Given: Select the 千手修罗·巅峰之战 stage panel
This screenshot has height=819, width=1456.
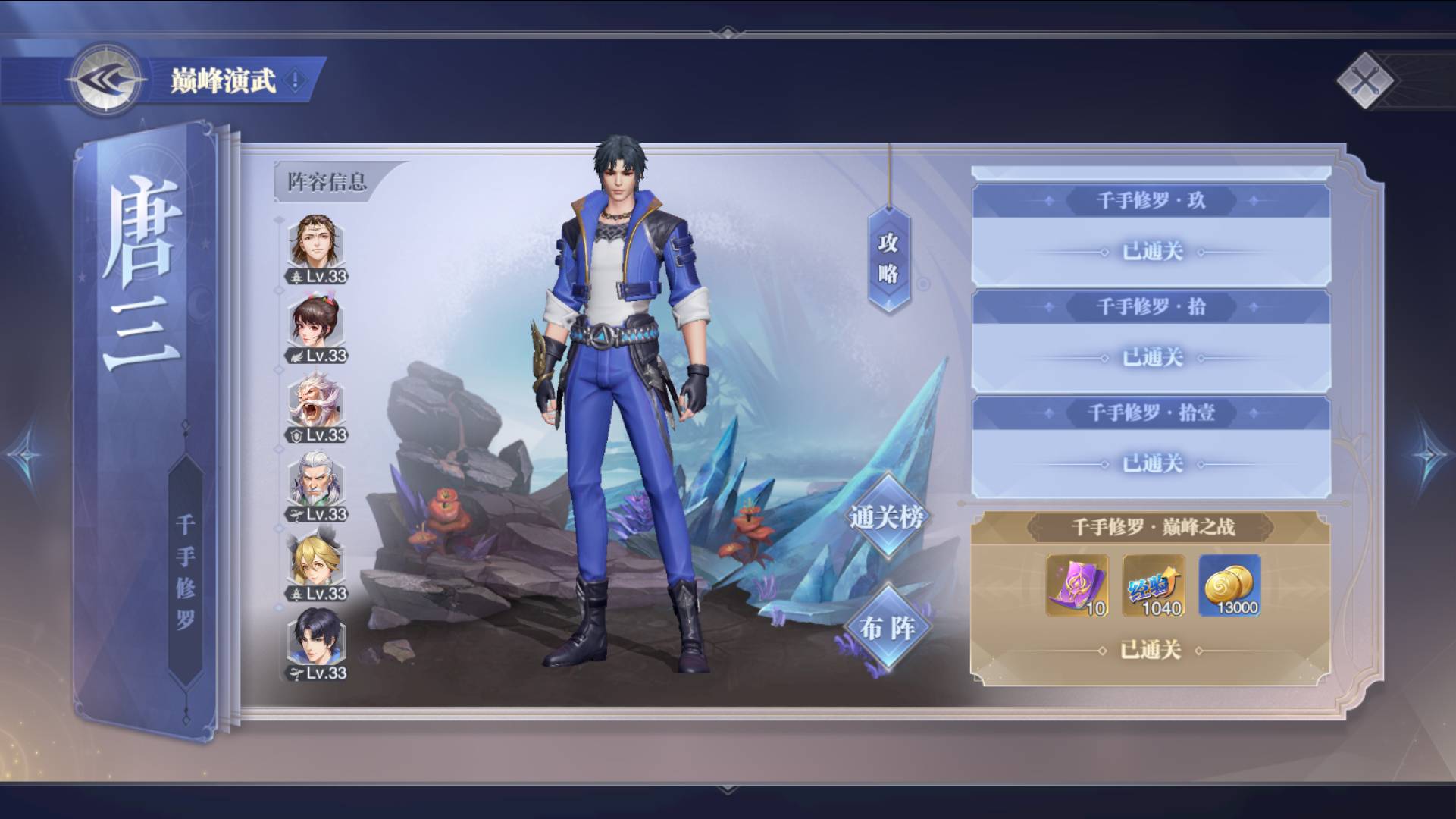Looking at the screenshot, I should coord(1151,527).
